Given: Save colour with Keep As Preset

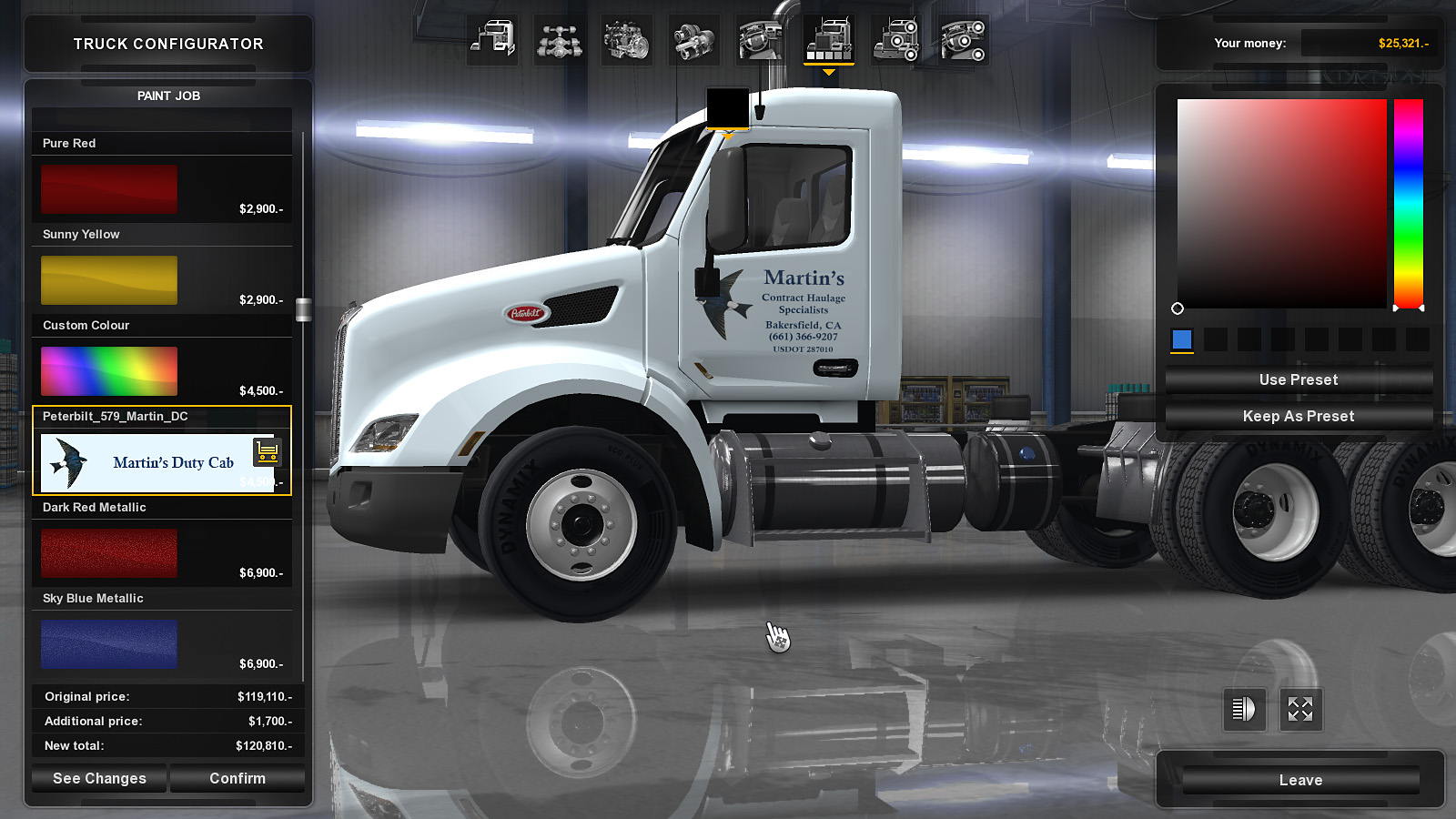Looking at the screenshot, I should pyautogui.click(x=1299, y=416).
